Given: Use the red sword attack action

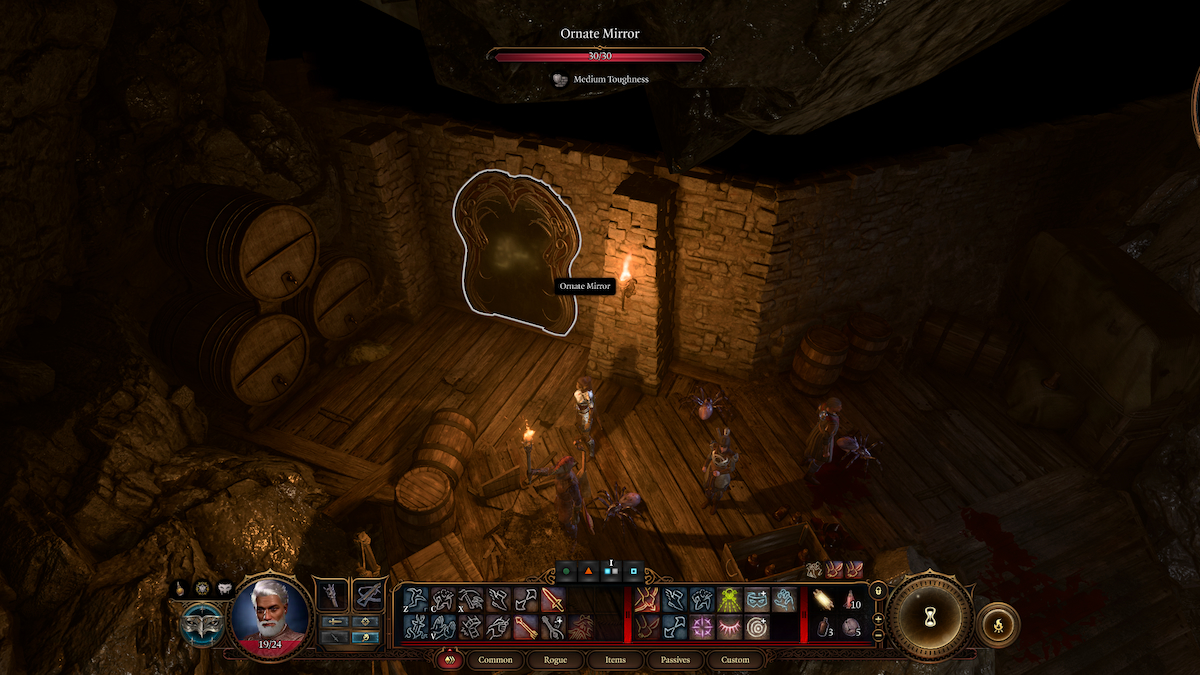Looking at the screenshot, I should [552, 599].
